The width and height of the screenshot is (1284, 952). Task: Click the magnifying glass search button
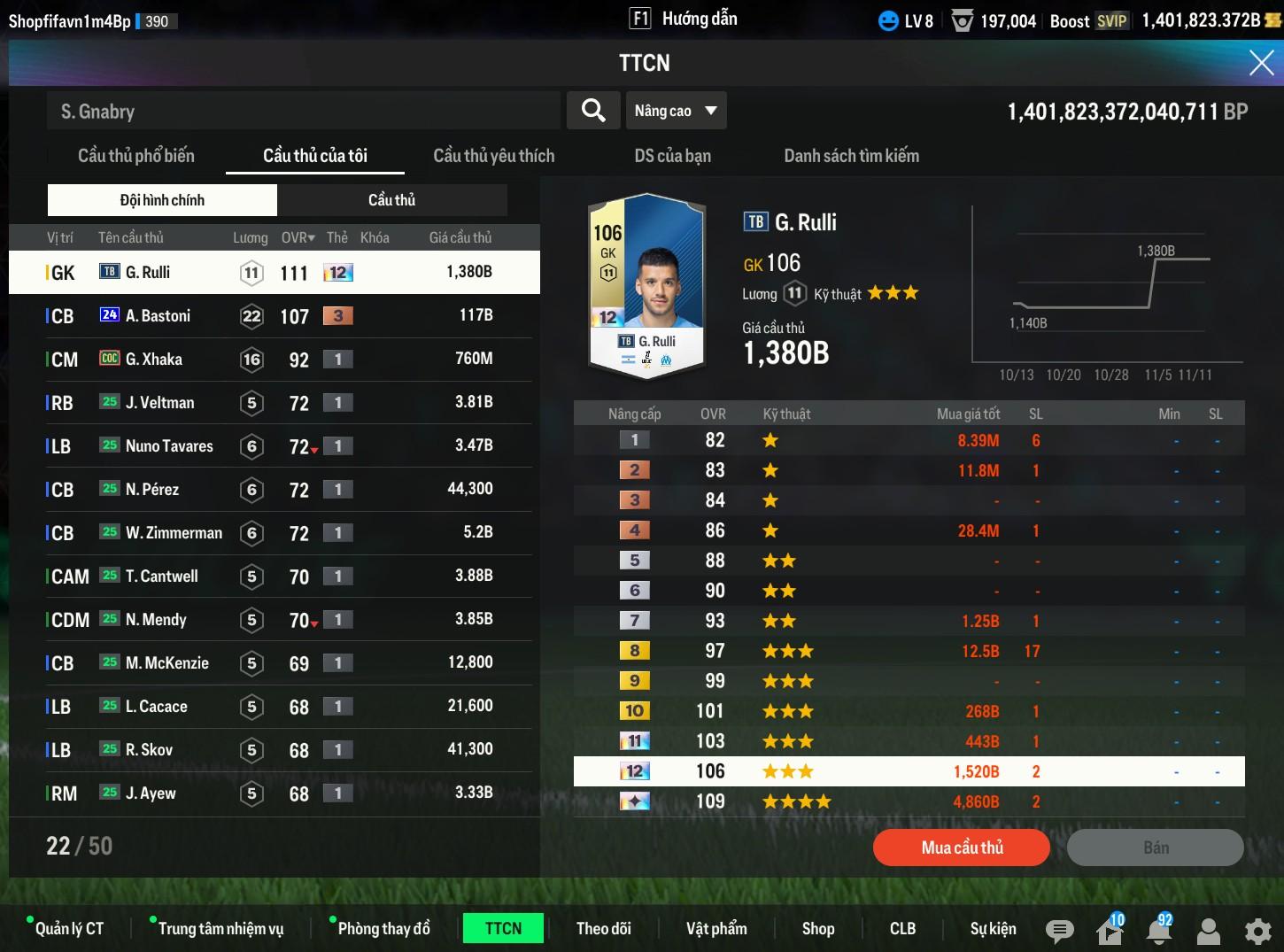(593, 111)
